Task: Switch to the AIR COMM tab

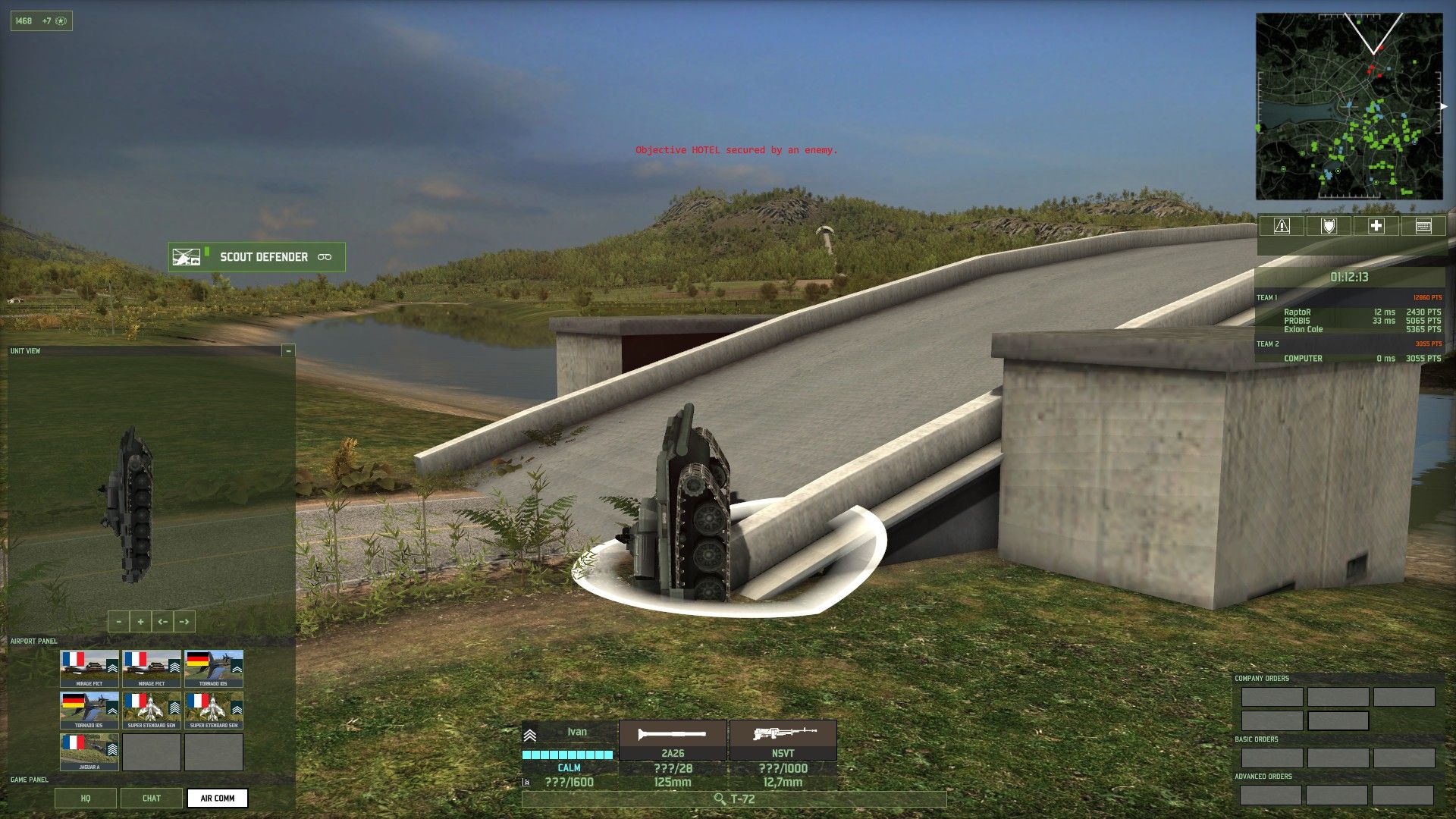Action: pyautogui.click(x=218, y=798)
